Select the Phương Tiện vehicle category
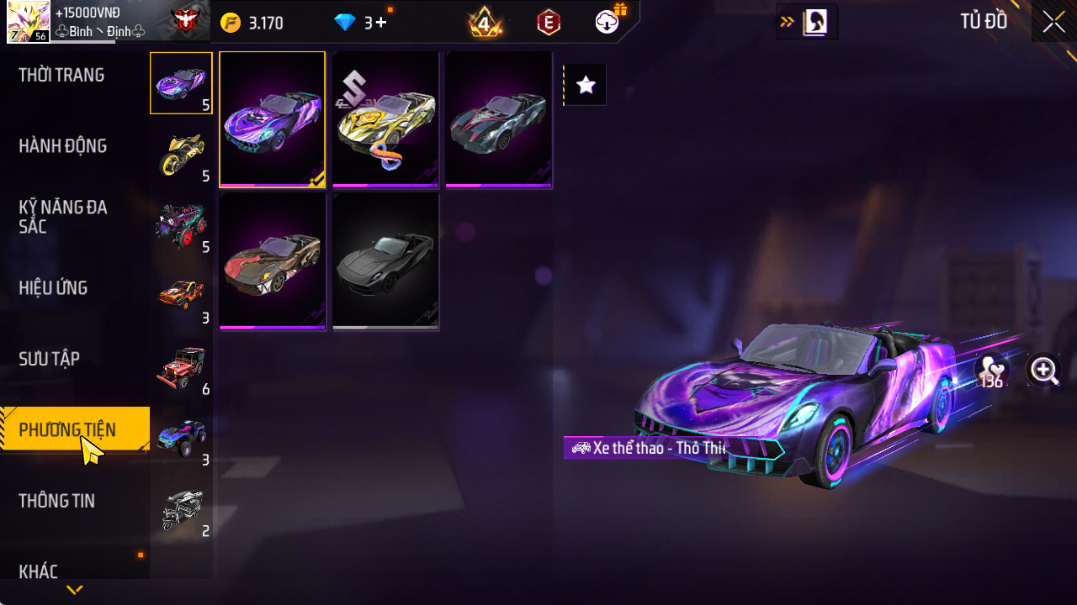This screenshot has height=605, width=1077. (67, 430)
